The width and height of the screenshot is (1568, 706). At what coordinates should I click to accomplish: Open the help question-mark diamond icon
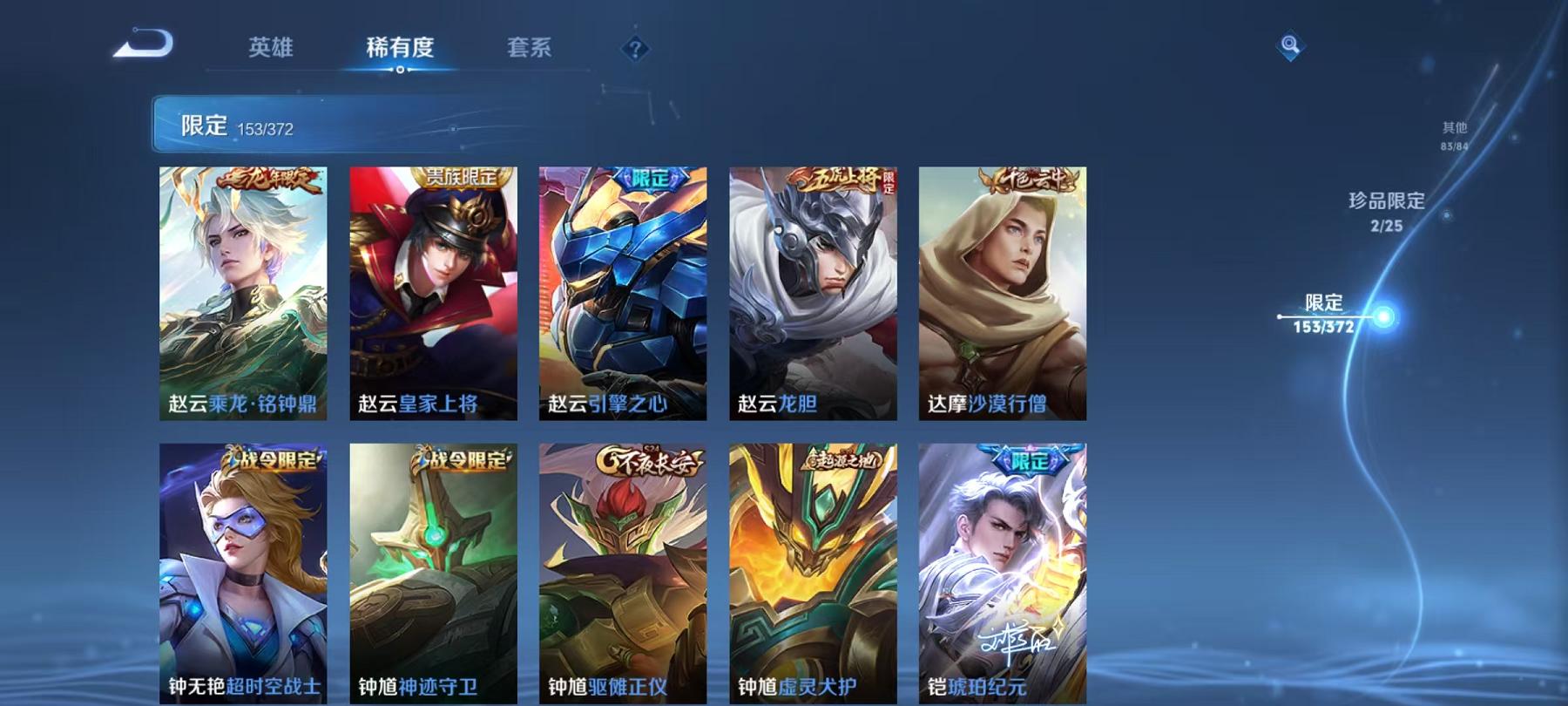[x=637, y=50]
